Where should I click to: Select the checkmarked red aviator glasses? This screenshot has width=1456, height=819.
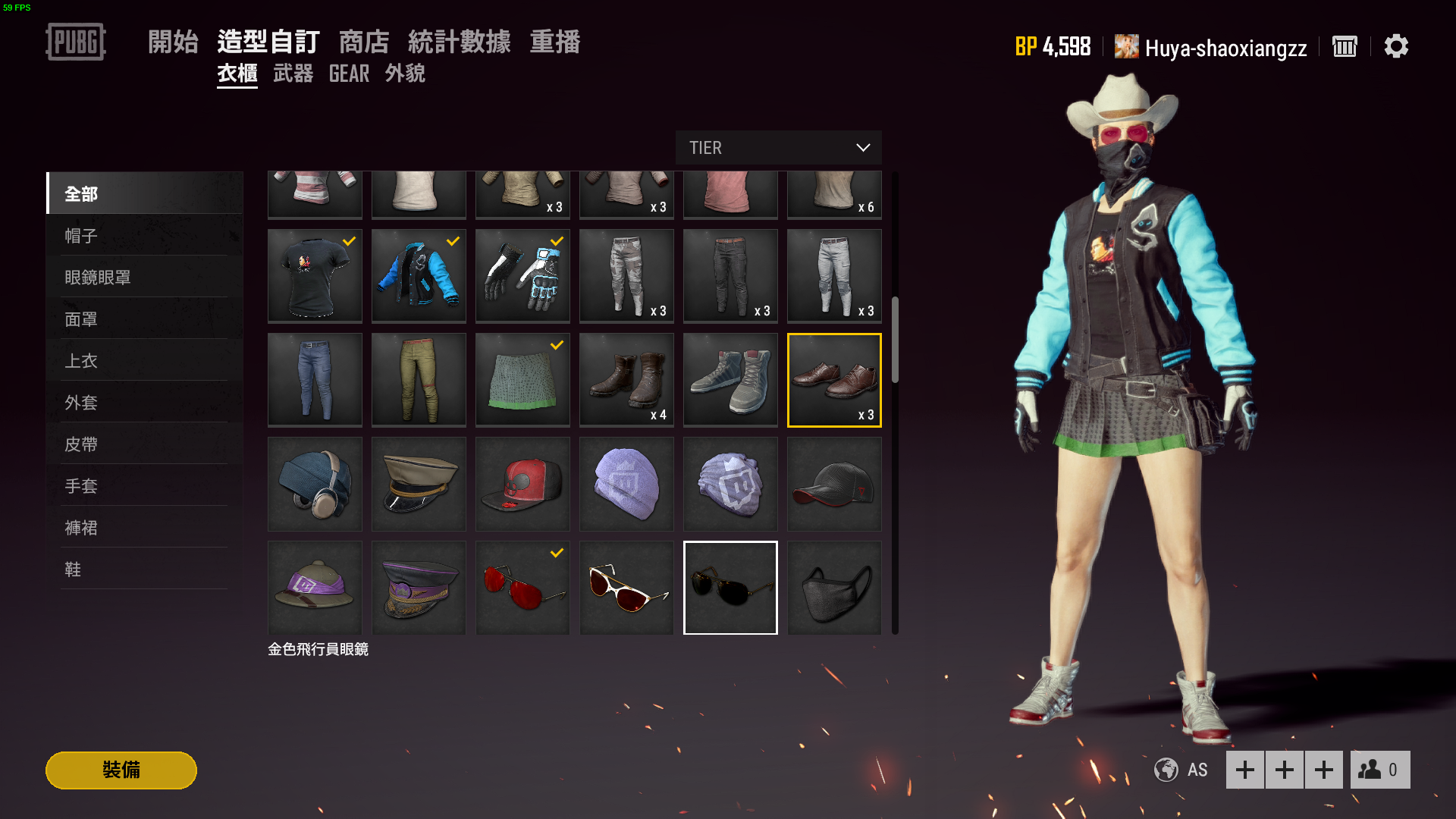pos(522,588)
